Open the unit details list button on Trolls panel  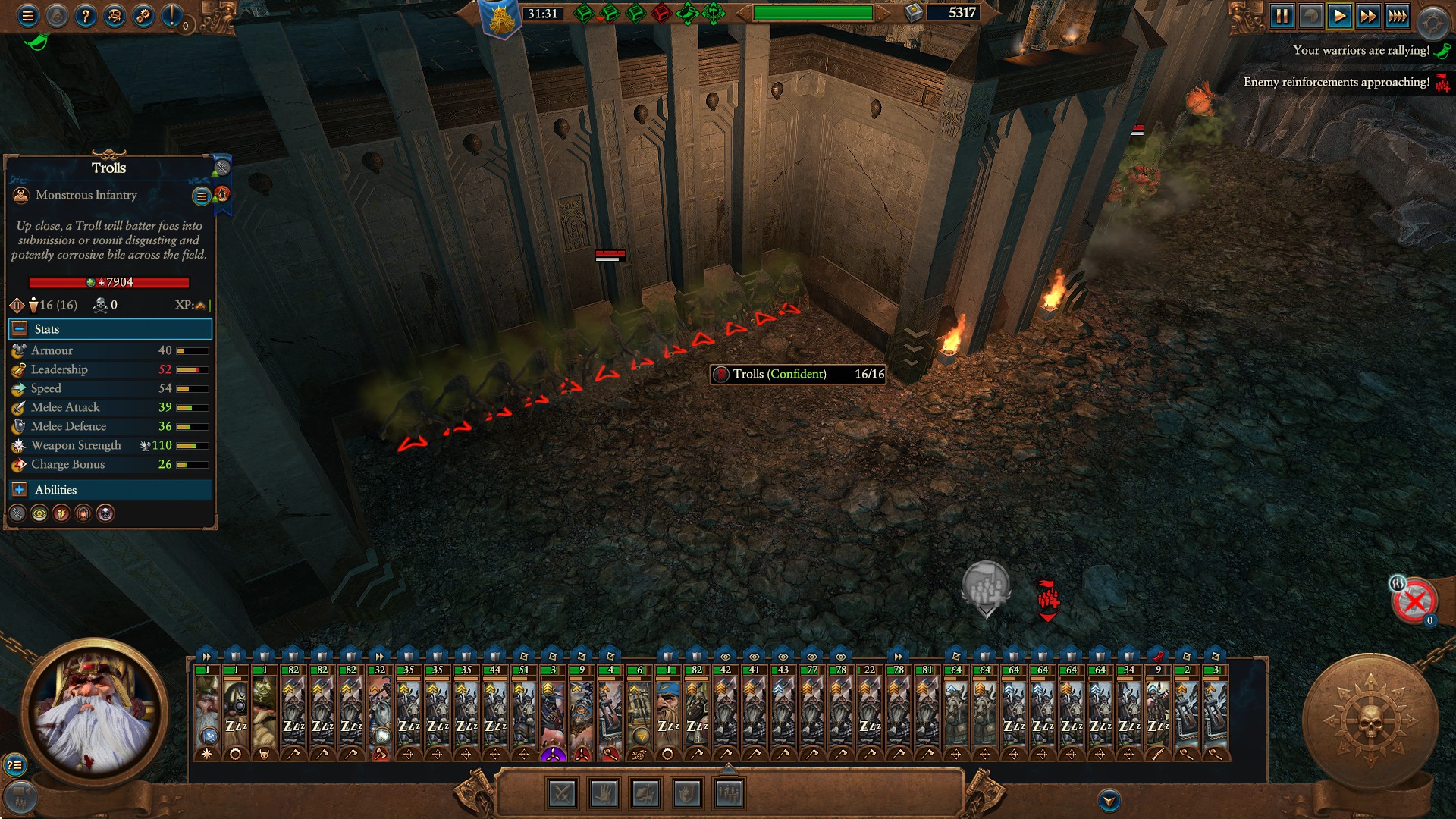pyautogui.click(x=201, y=196)
